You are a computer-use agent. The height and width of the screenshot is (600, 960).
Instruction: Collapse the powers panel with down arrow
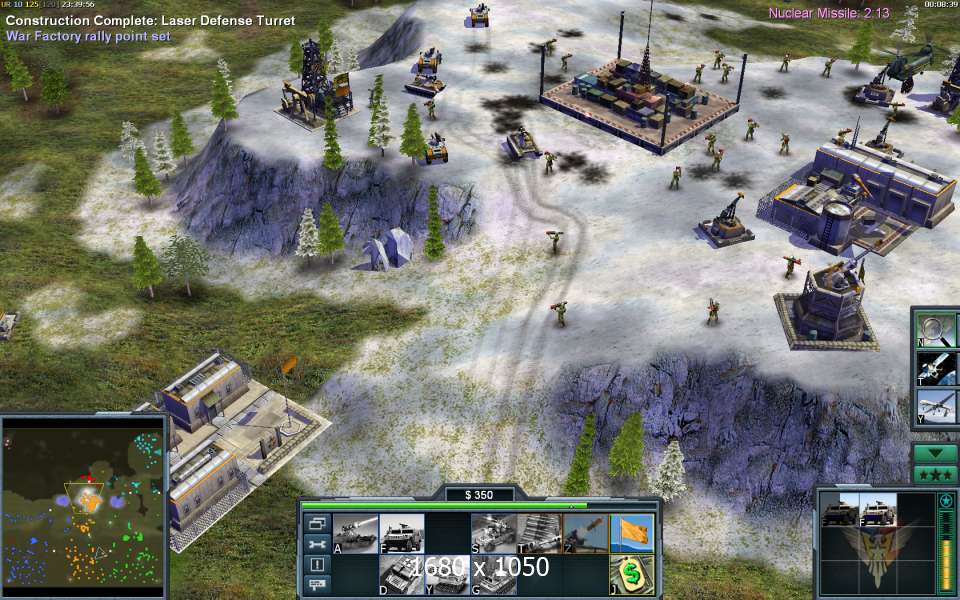pyautogui.click(x=935, y=453)
